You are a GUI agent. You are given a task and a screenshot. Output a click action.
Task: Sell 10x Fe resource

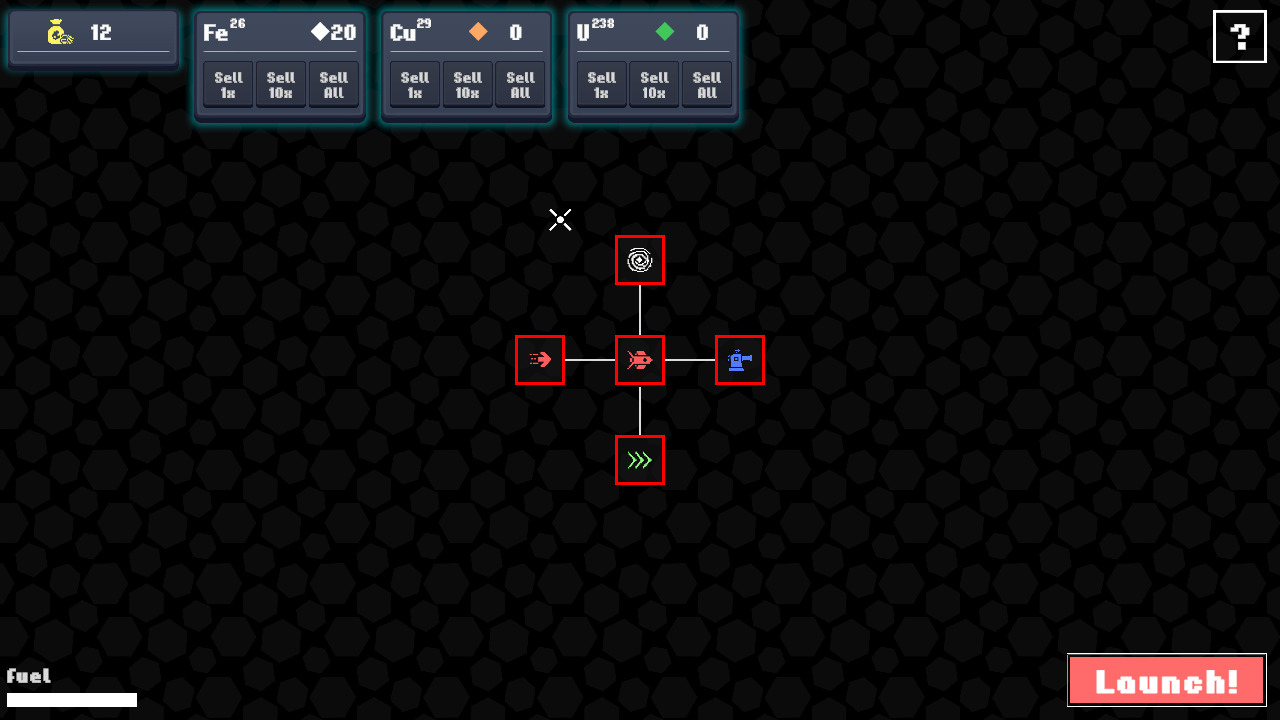280,84
